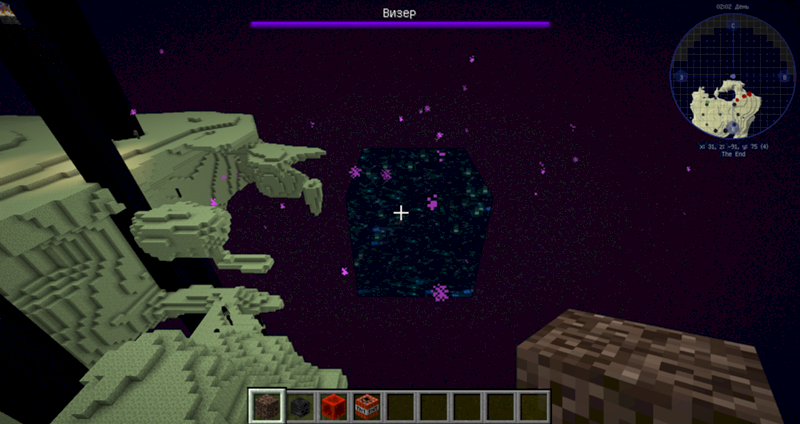Viewport: 800px width, 424px height.
Task: Click the north 'C' compass marker on minimap
Action: 732,24
